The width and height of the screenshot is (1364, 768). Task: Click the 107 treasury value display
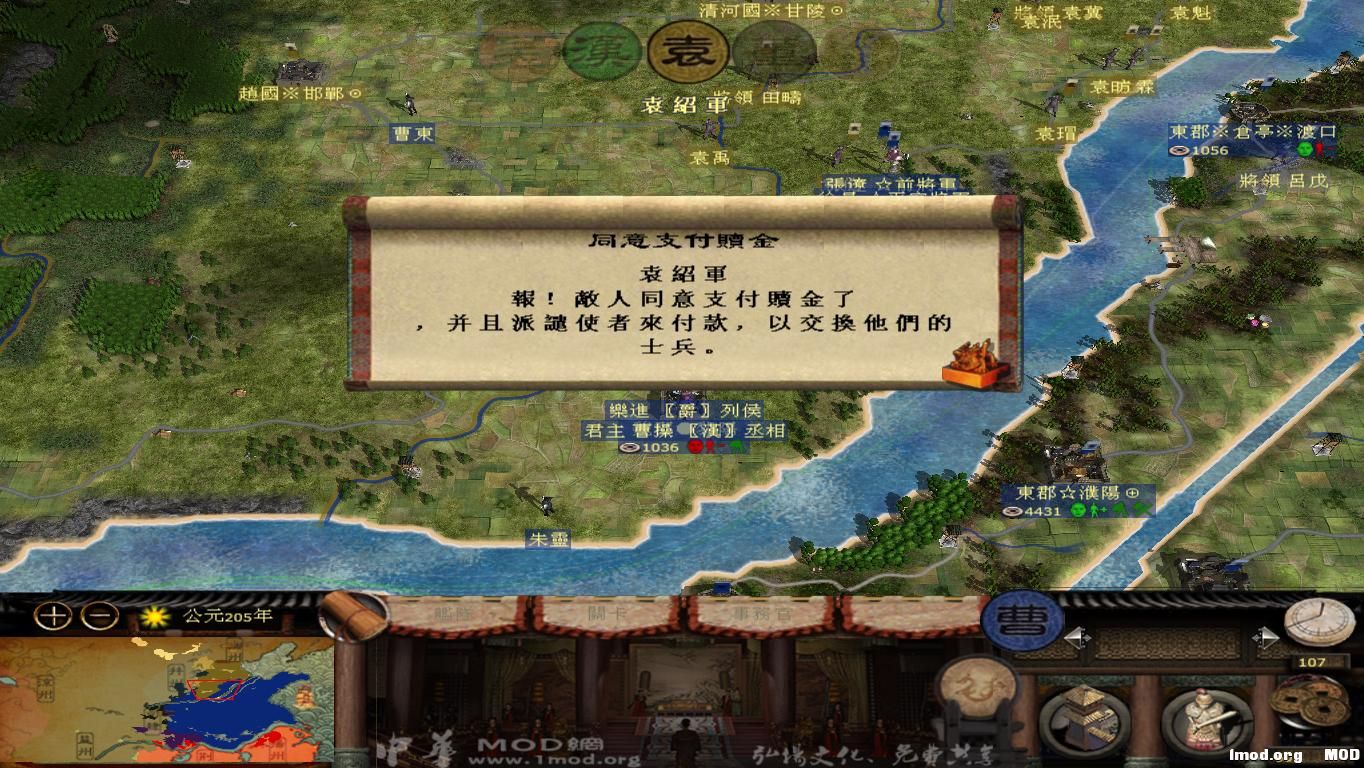[1311, 662]
